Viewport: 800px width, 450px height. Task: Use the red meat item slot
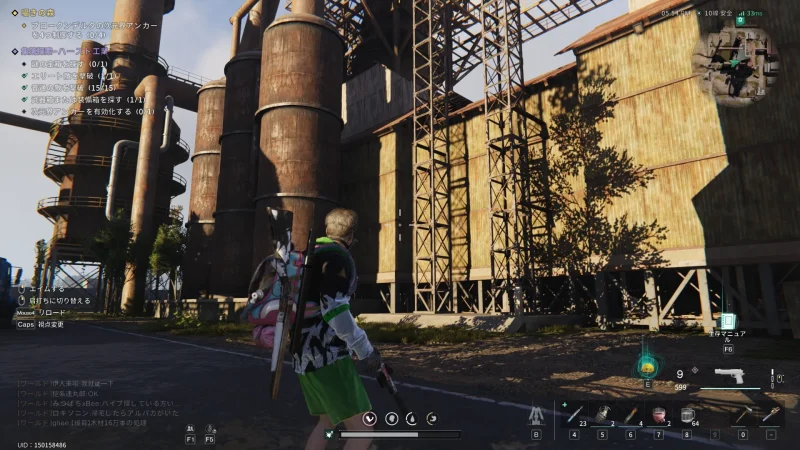(659, 414)
